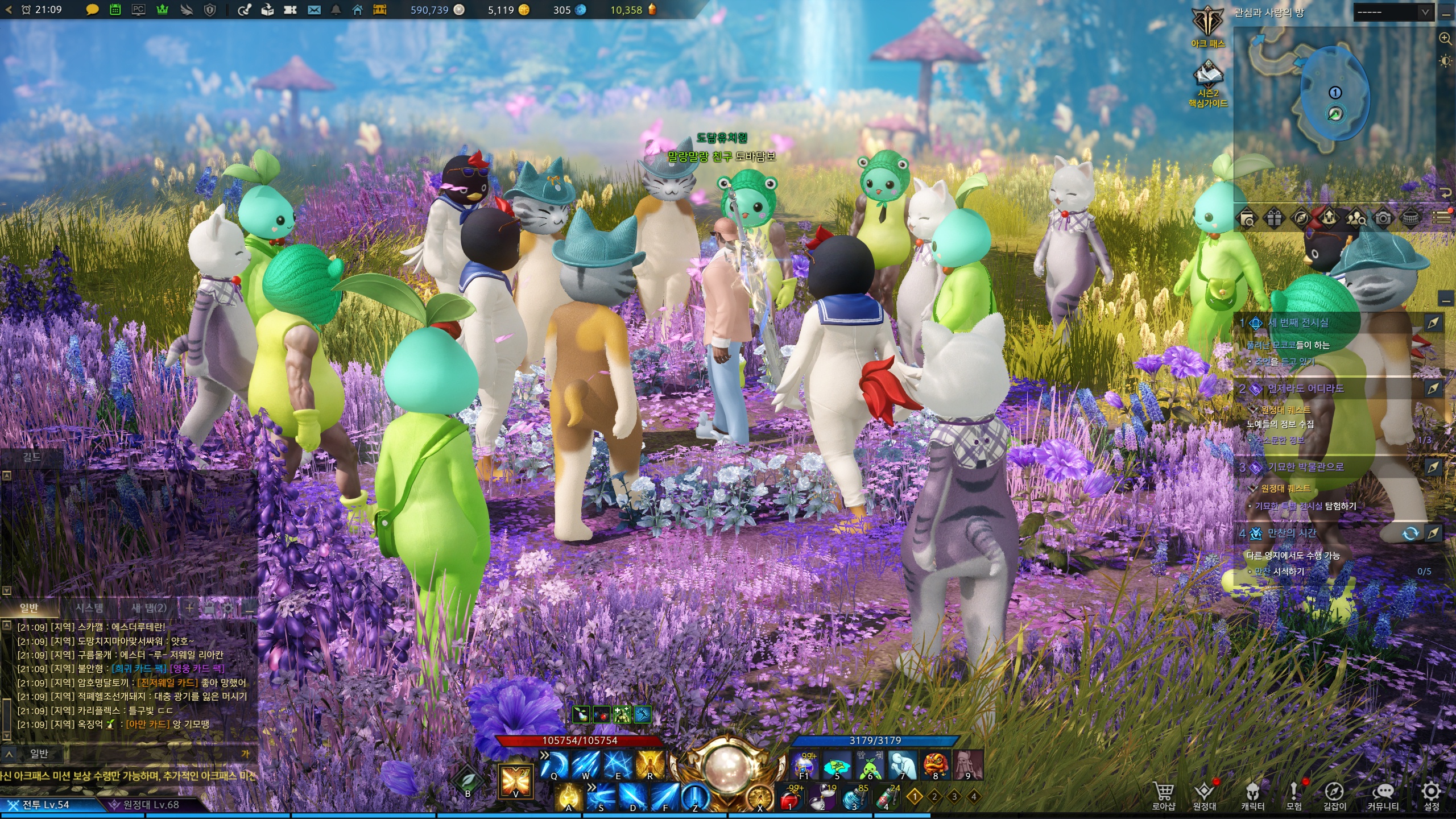Zoom in the minimap with magnifier button
Screen dimensions: 1456x819
point(1445,39)
